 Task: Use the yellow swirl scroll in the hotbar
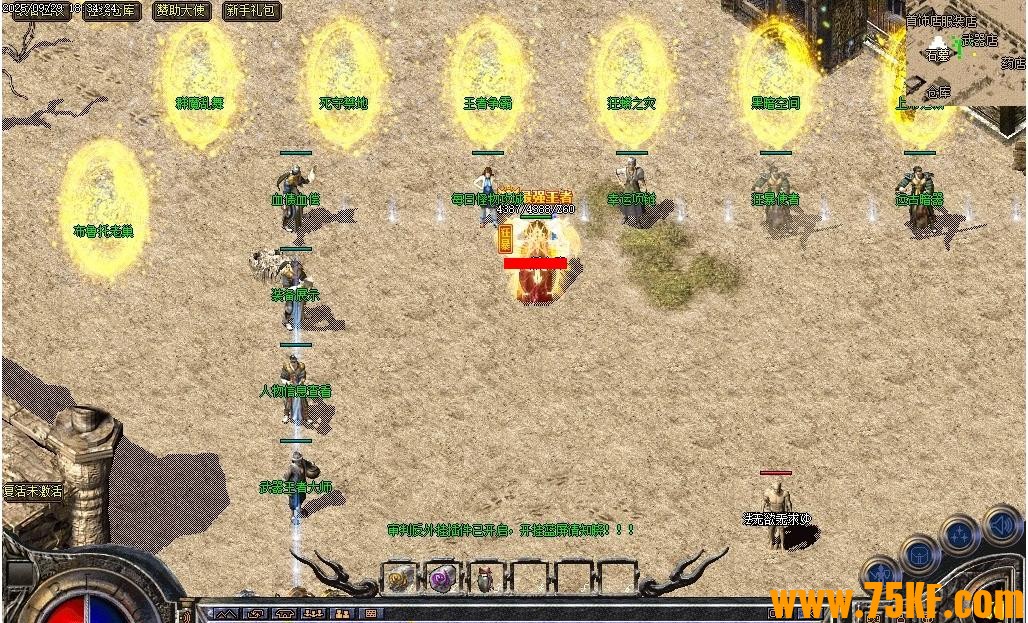(399, 577)
